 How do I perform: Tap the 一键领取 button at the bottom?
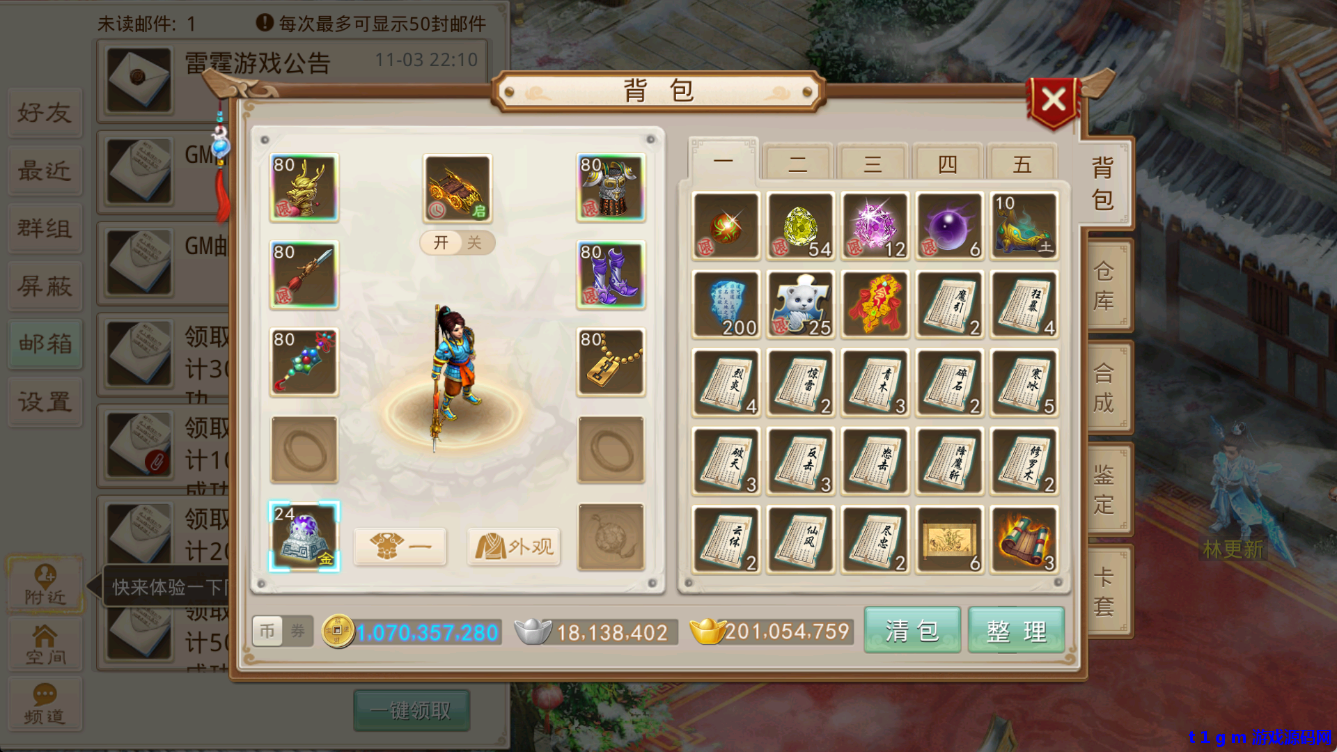(411, 710)
